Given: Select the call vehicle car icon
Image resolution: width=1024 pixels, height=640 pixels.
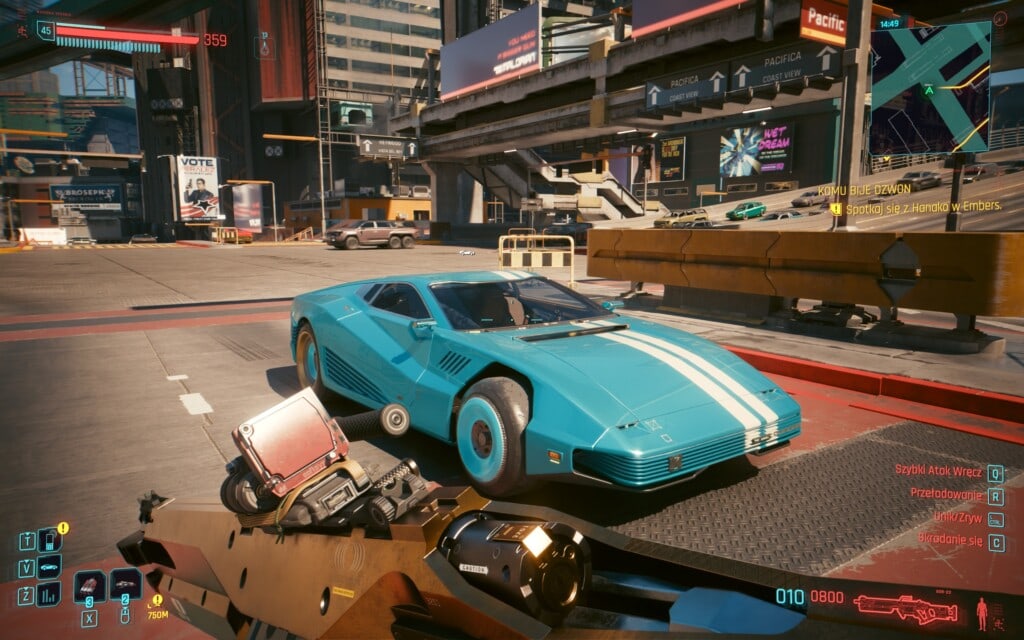Looking at the screenshot, I should coord(48,567).
